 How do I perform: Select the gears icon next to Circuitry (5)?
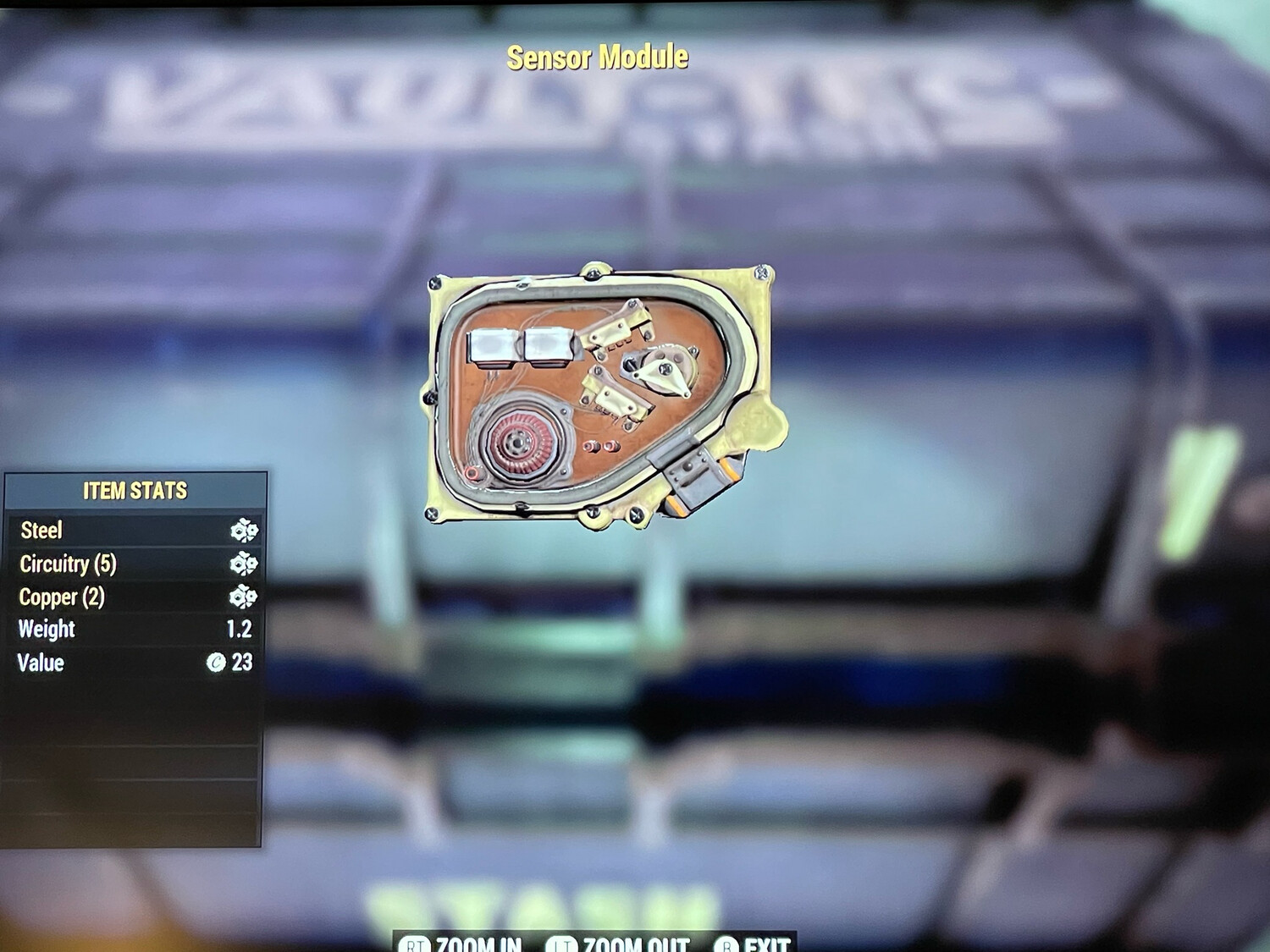(243, 564)
